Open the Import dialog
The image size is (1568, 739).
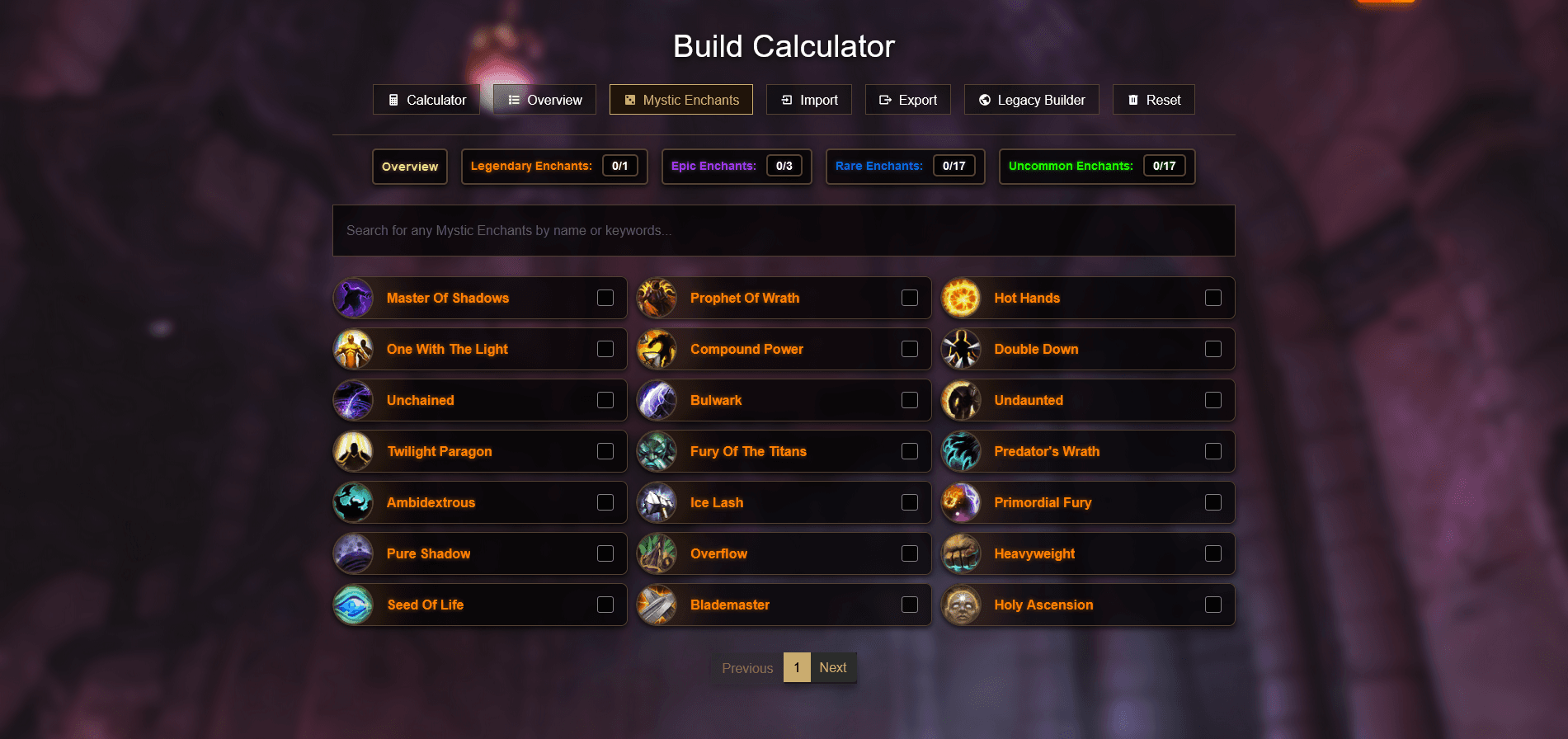pyautogui.click(x=808, y=99)
